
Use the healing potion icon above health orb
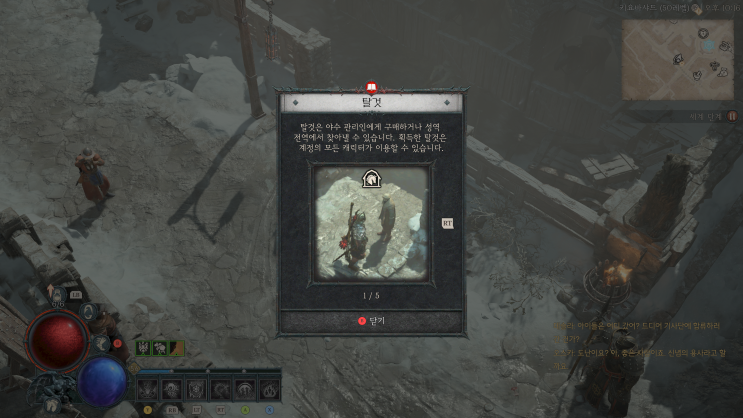58,294
